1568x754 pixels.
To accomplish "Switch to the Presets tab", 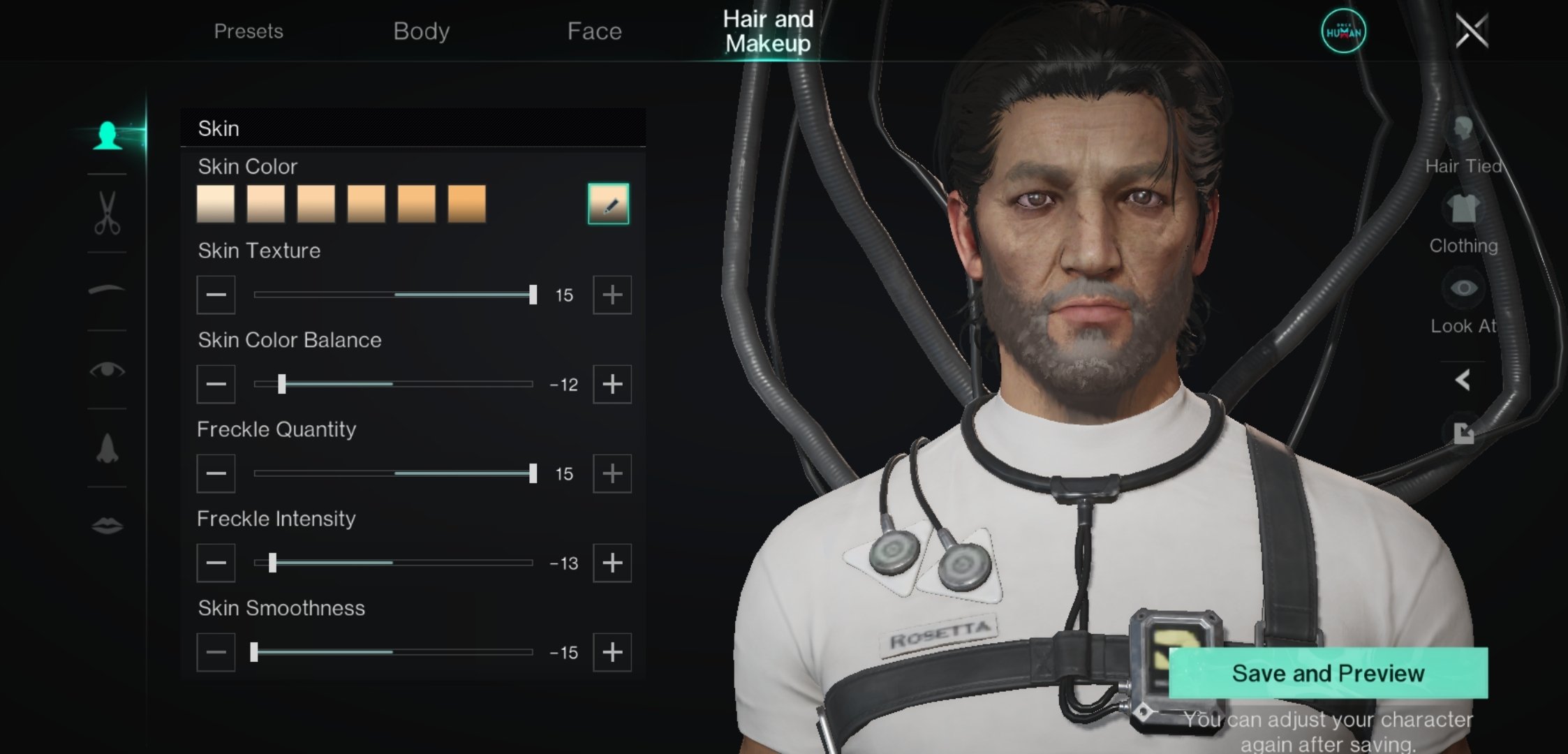I will pyautogui.click(x=248, y=31).
